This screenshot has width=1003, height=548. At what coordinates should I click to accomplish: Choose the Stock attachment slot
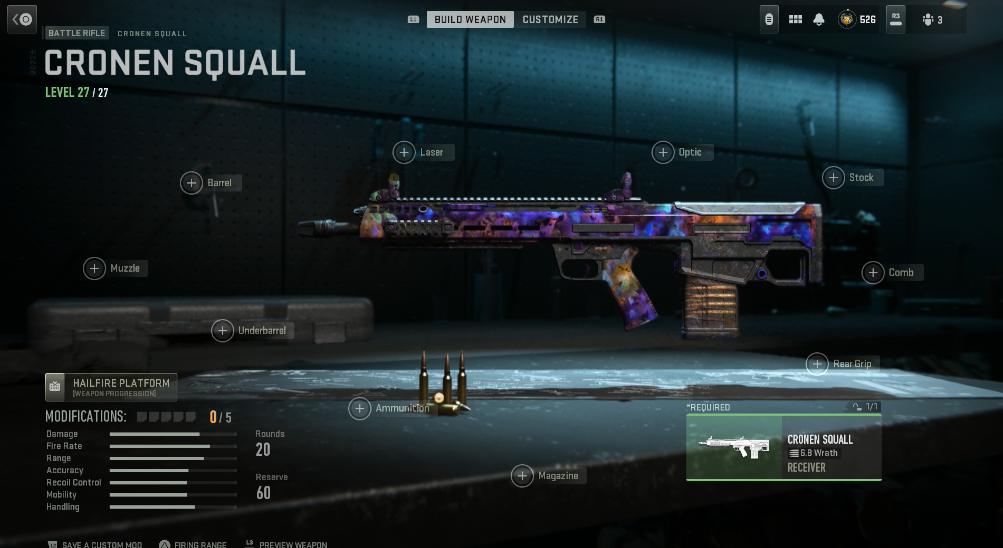point(833,178)
